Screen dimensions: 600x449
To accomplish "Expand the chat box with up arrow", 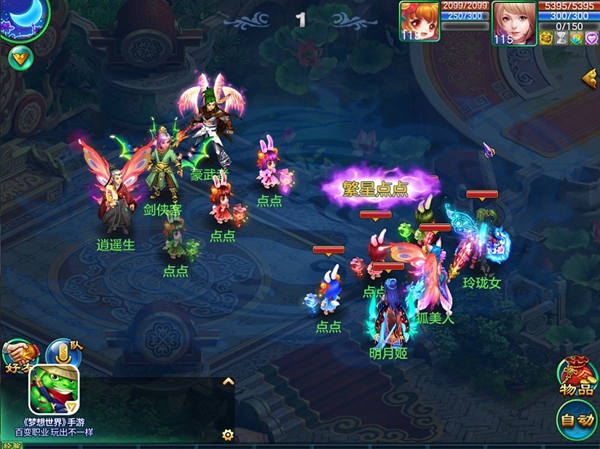I will pos(227,381).
